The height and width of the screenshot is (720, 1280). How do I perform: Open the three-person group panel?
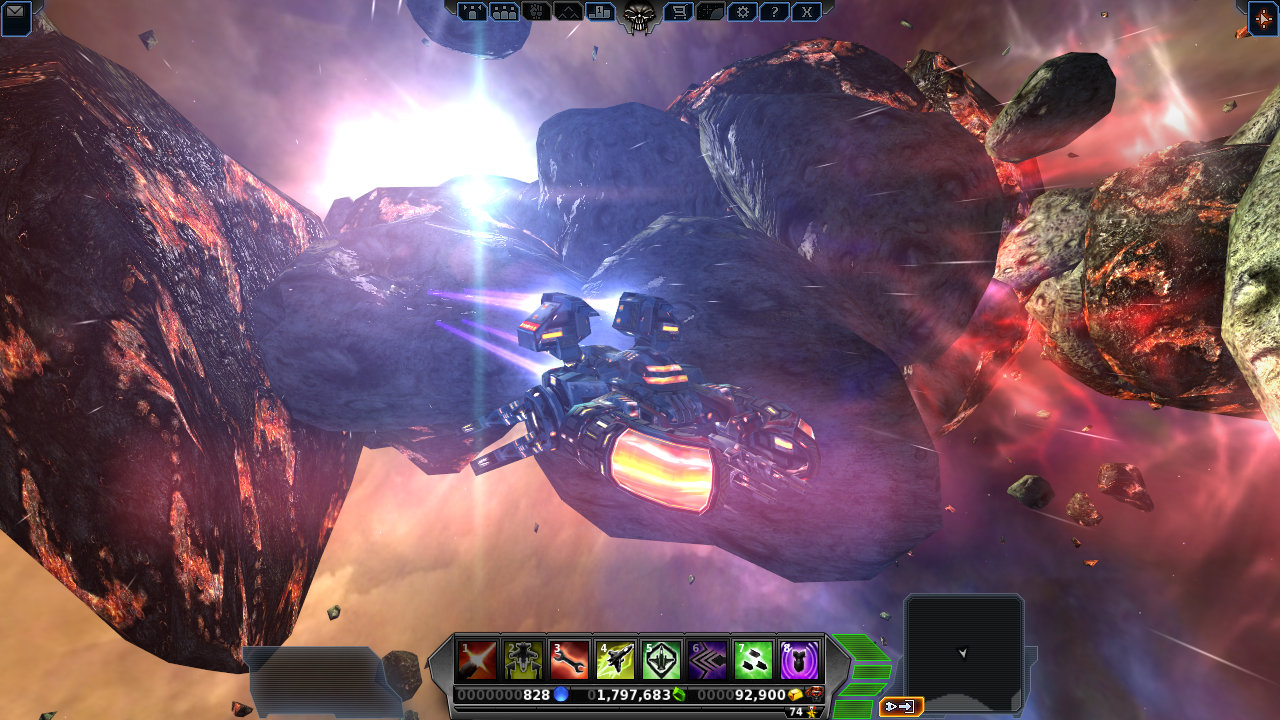pos(505,12)
